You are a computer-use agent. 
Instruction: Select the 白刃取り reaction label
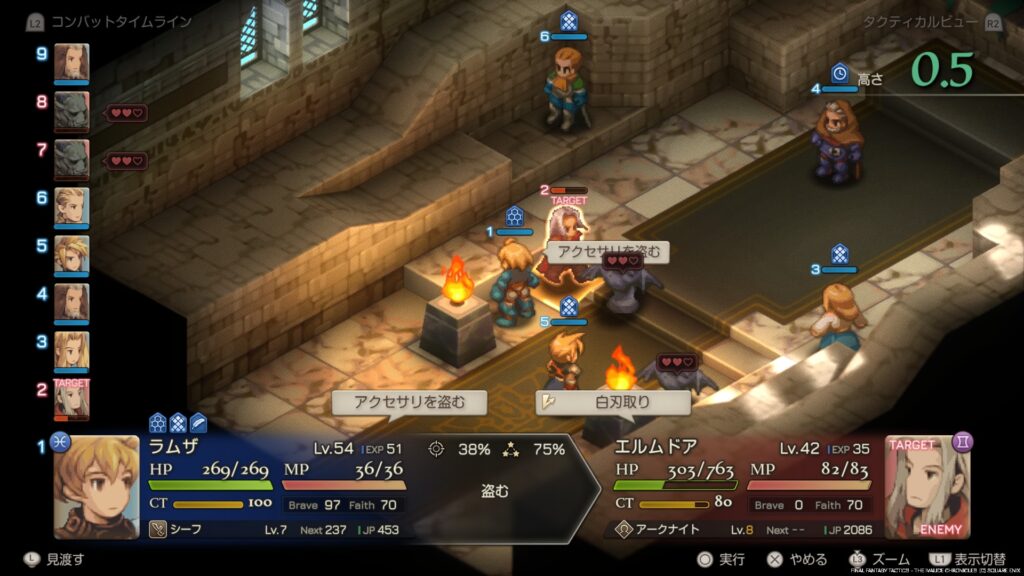click(613, 403)
